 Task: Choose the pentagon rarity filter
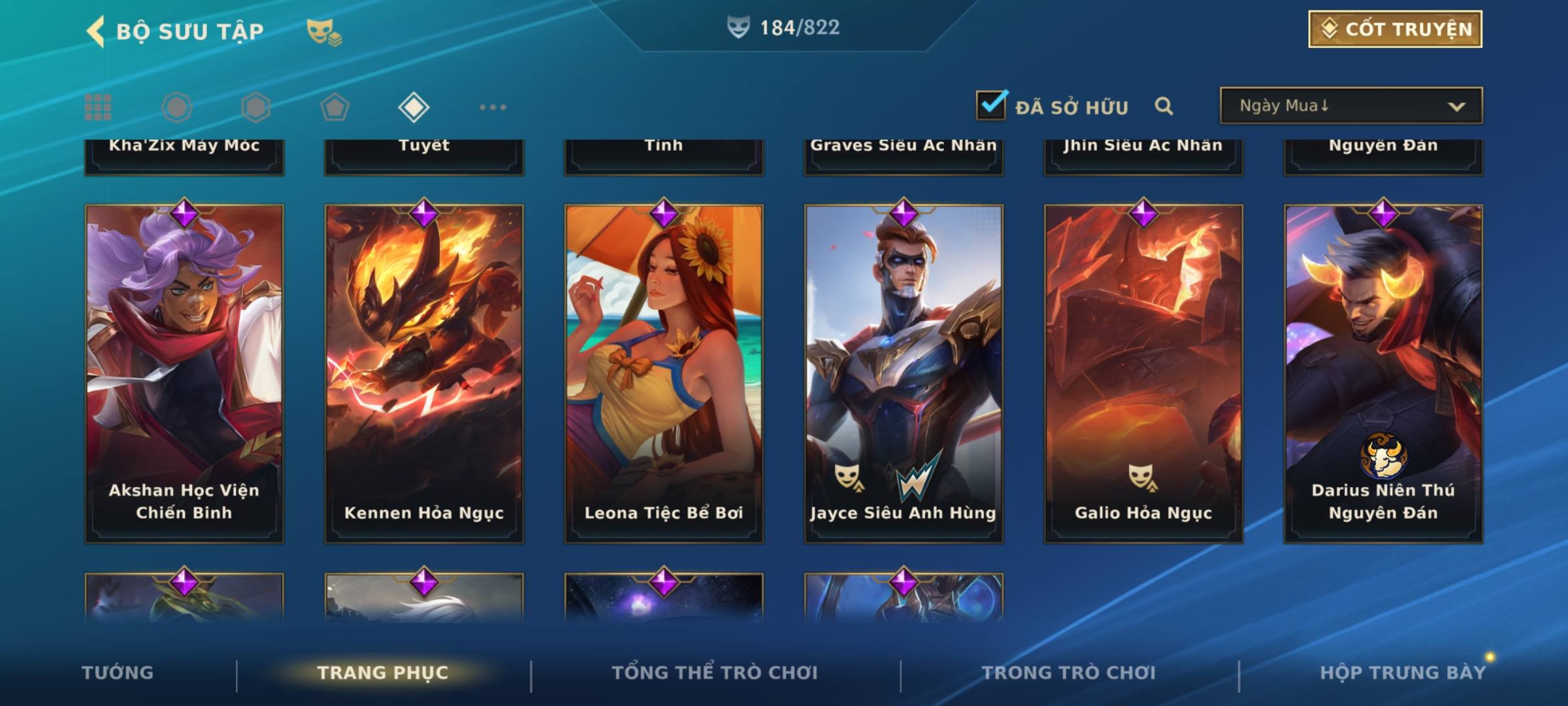[335, 107]
